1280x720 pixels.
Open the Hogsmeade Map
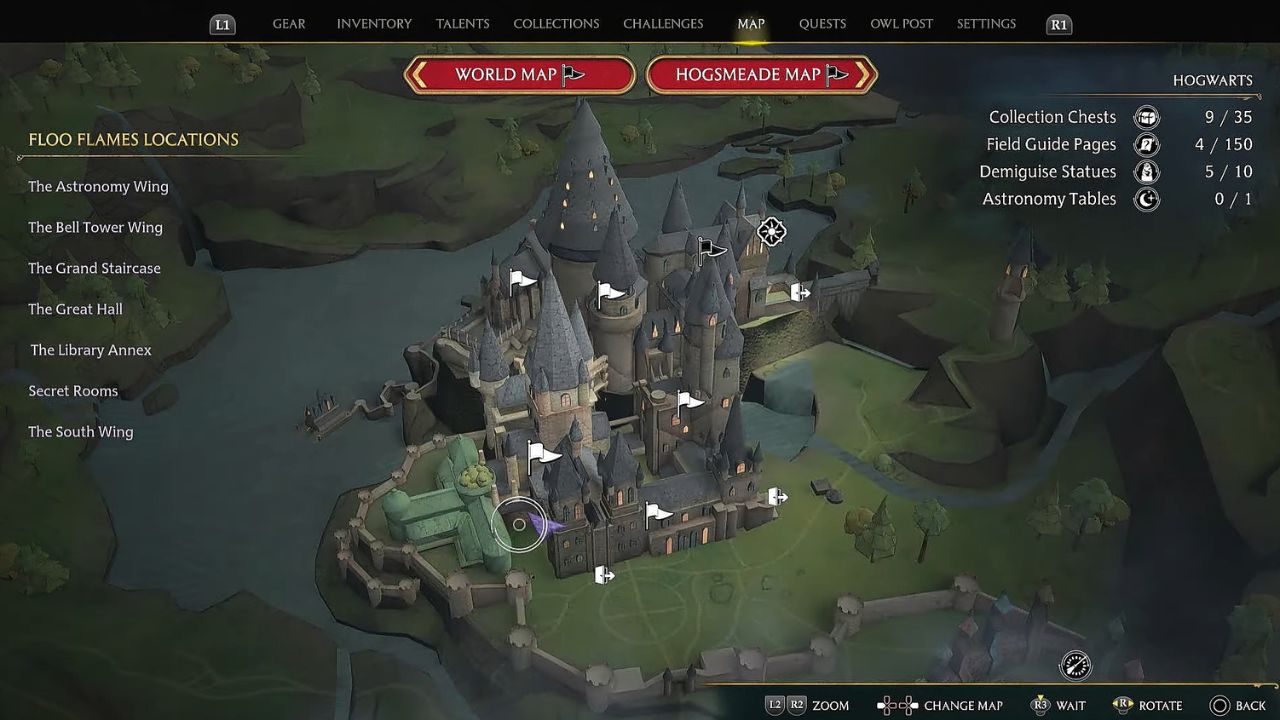click(x=762, y=75)
